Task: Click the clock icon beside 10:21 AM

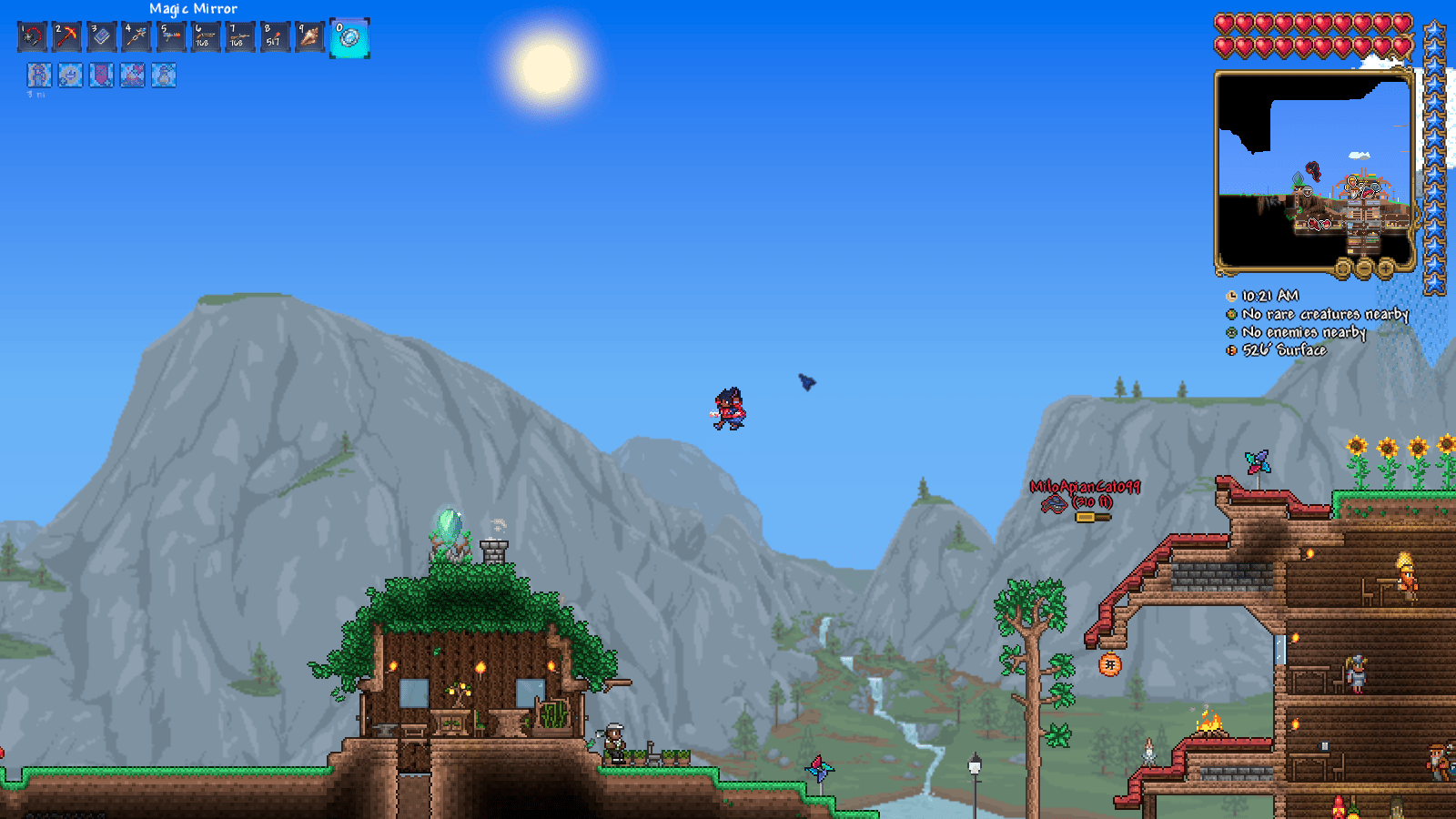Action: click(x=1230, y=295)
